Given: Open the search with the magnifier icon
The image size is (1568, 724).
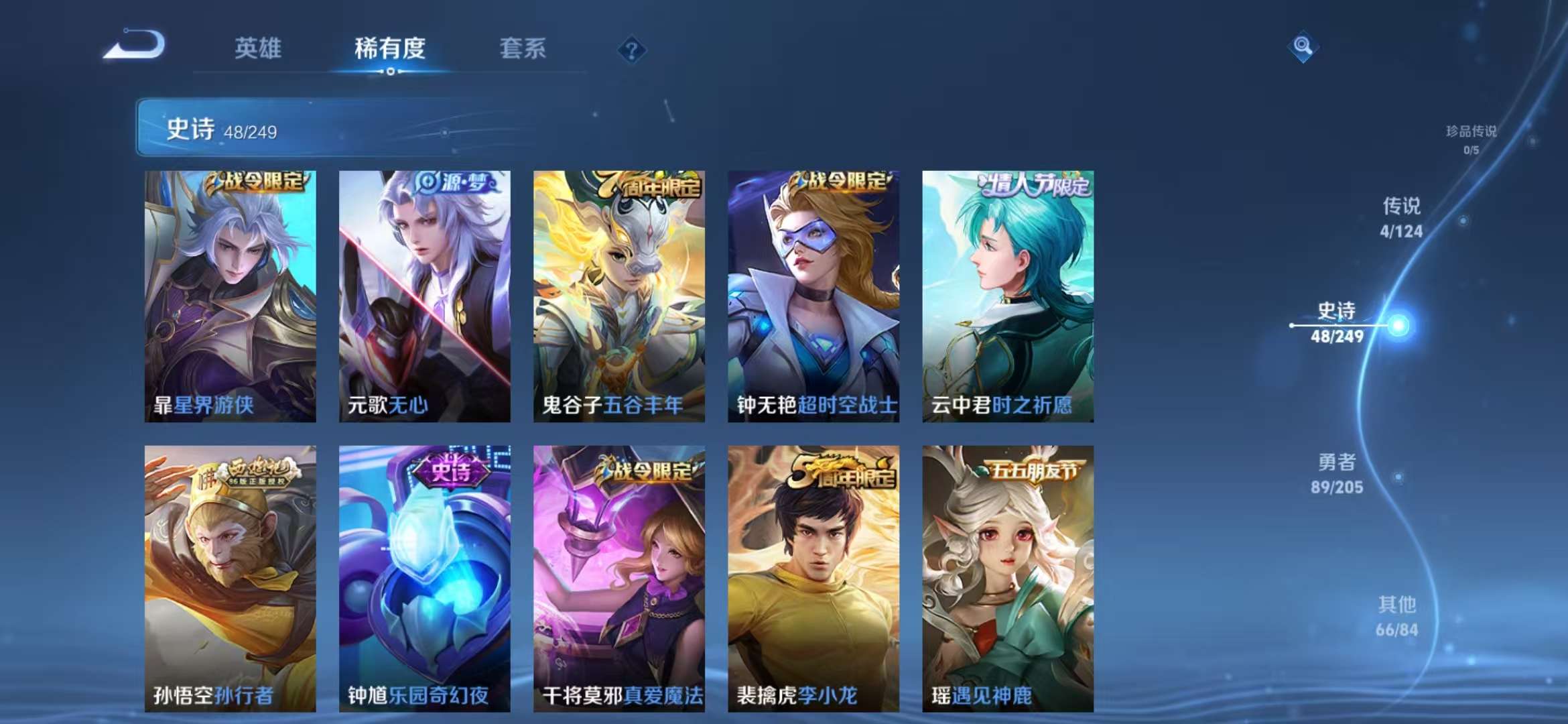Looking at the screenshot, I should (x=1303, y=48).
